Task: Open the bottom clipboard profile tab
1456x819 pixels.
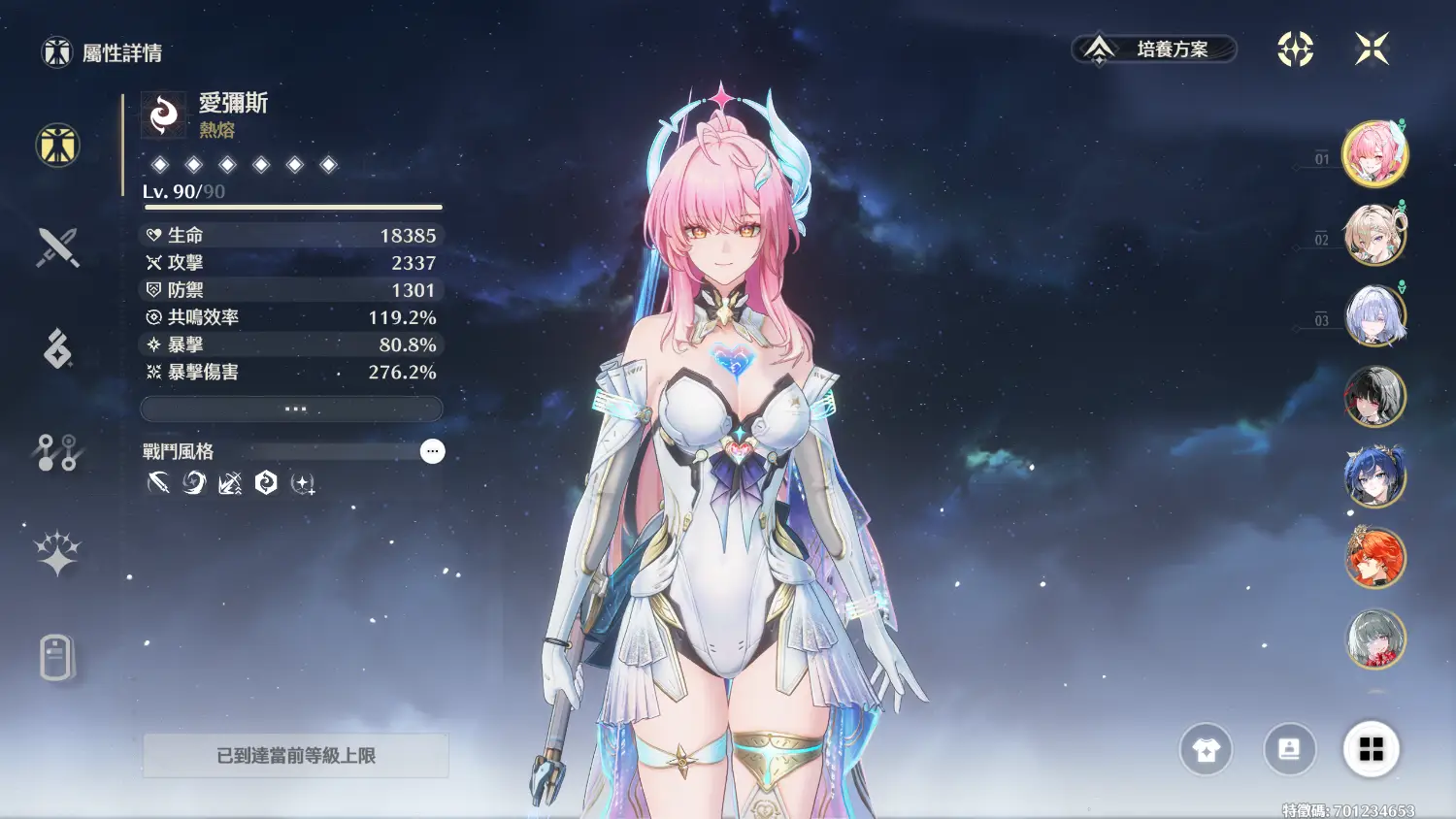Action: pos(57,657)
